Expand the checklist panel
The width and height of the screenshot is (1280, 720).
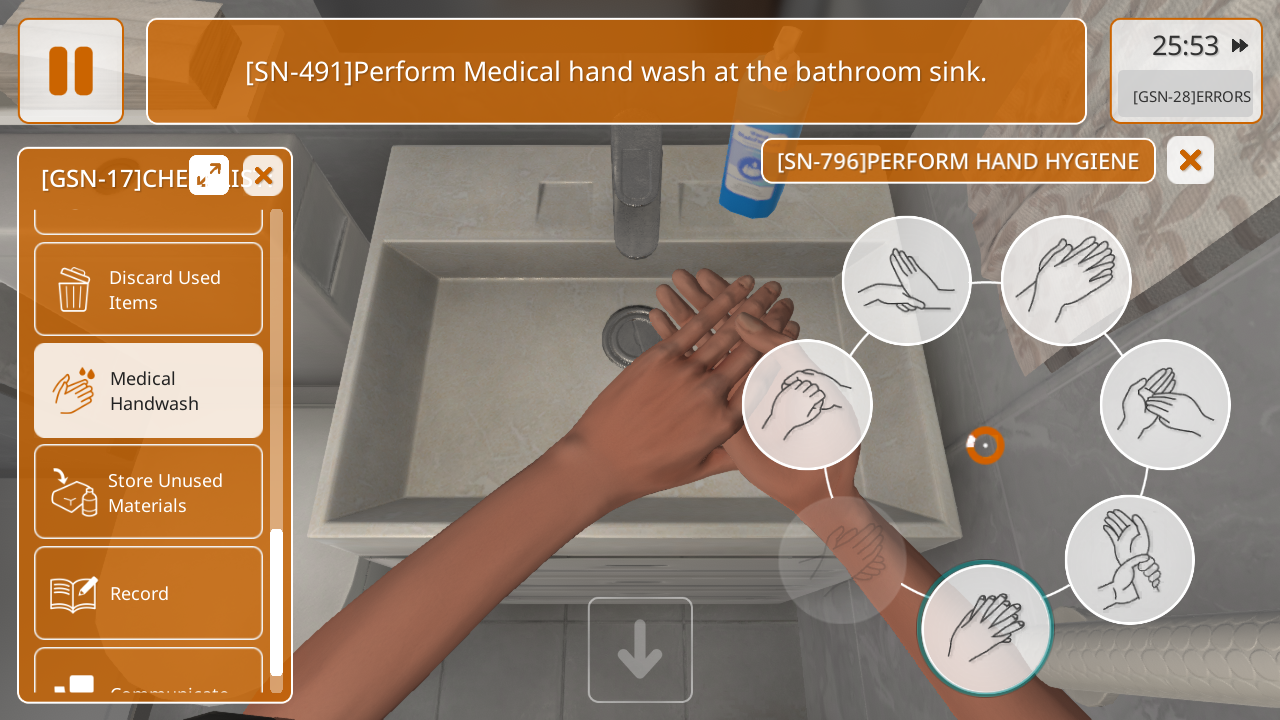pyautogui.click(x=209, y=175)
